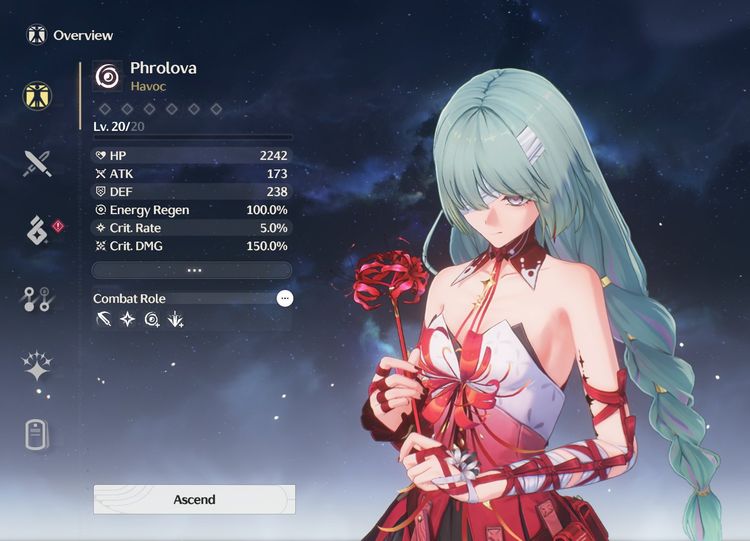
Task: Expand the full stats list with the ellipsis bar
Action: [192, 270]
